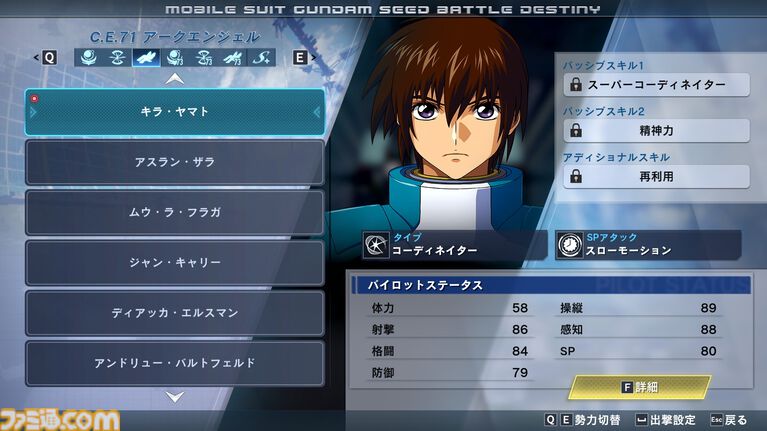Select ムウ・ラ・フラガ from the pilot list

pyautogui.click(x=175, y=212)
